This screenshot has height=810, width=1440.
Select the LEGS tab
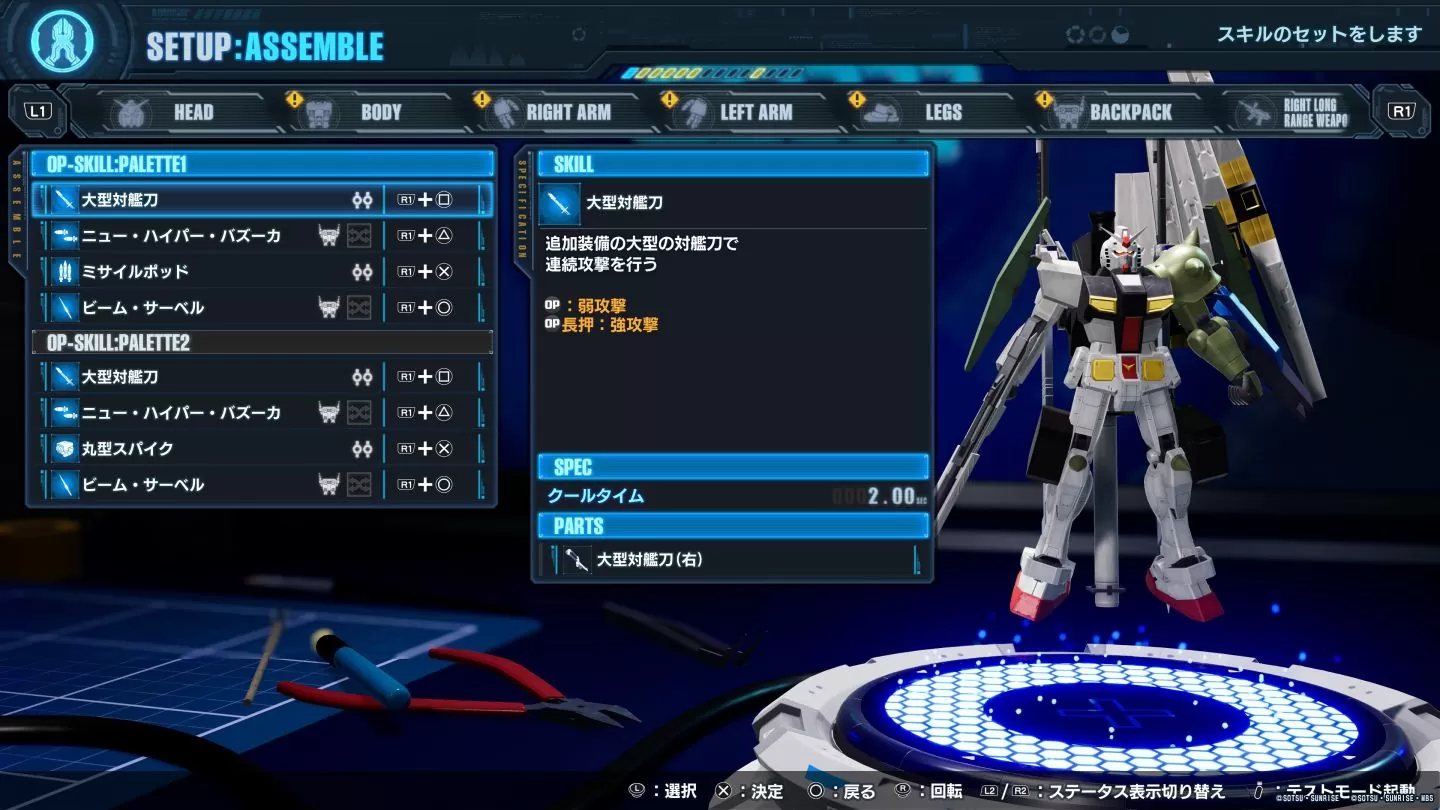pos(925,112)
